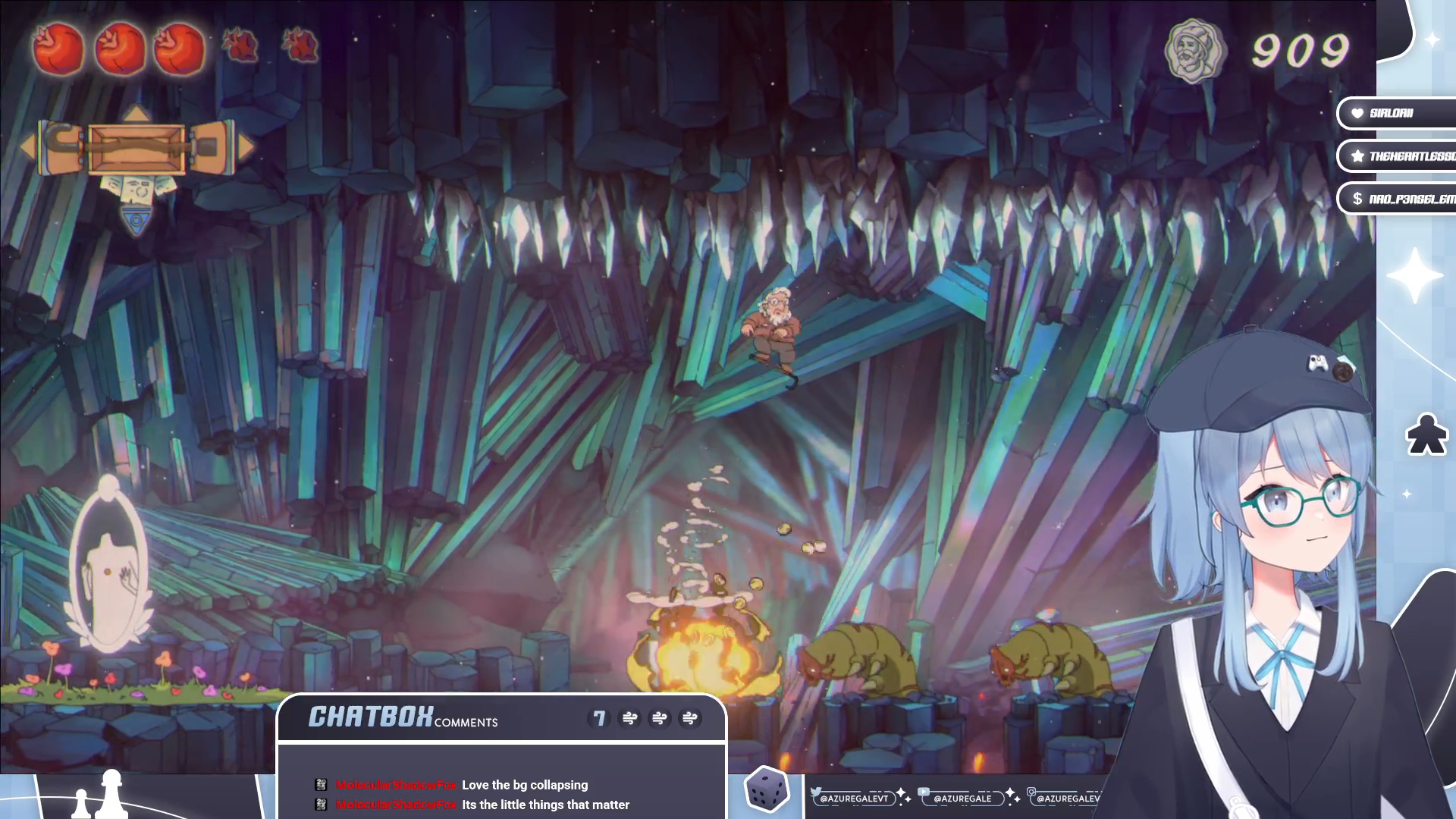Select the dollar-sign donor label
The height and width of the screenshot is (819, 1456).
point(1397,199)
